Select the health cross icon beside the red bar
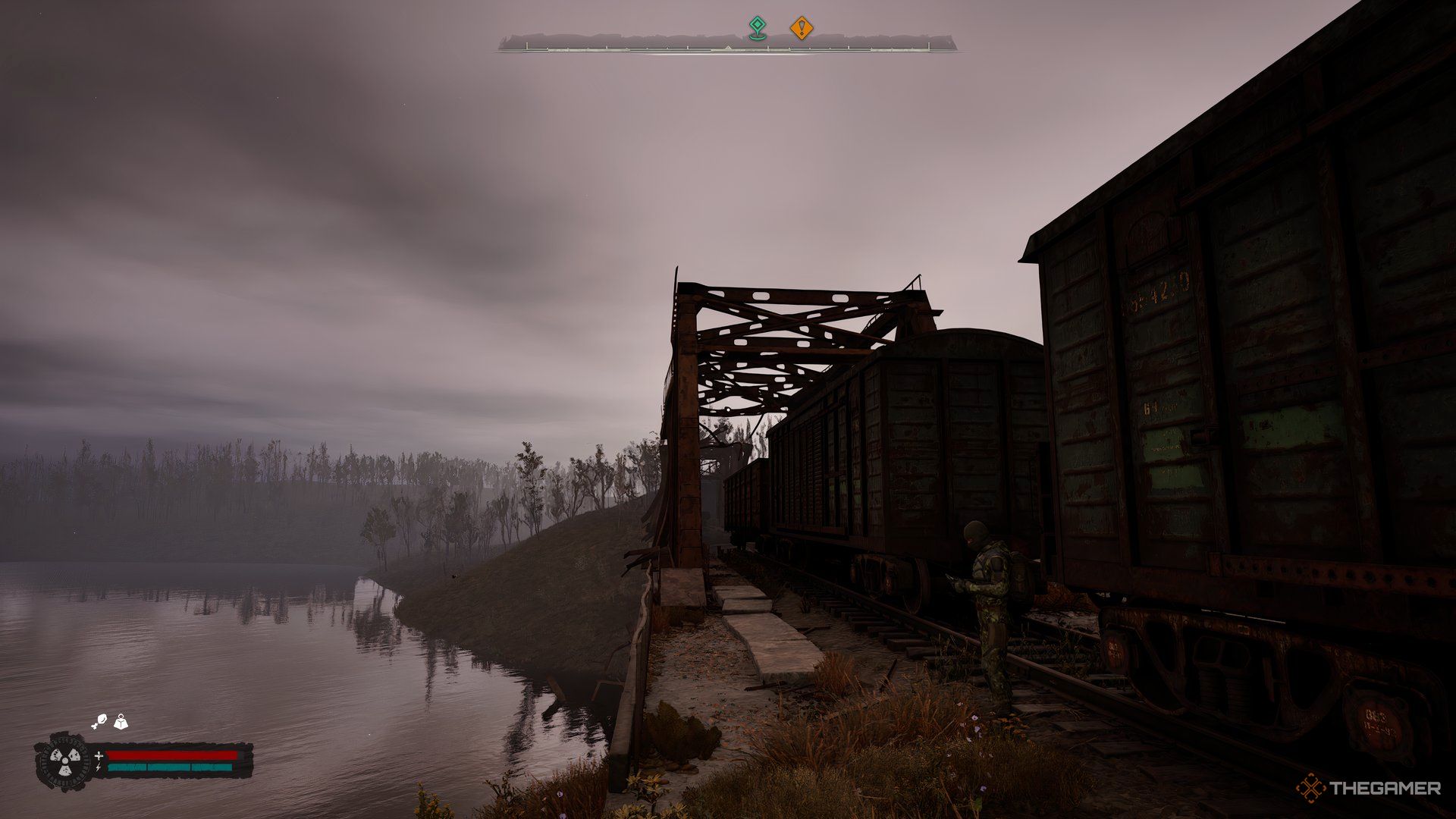 [x=99, y=757]
